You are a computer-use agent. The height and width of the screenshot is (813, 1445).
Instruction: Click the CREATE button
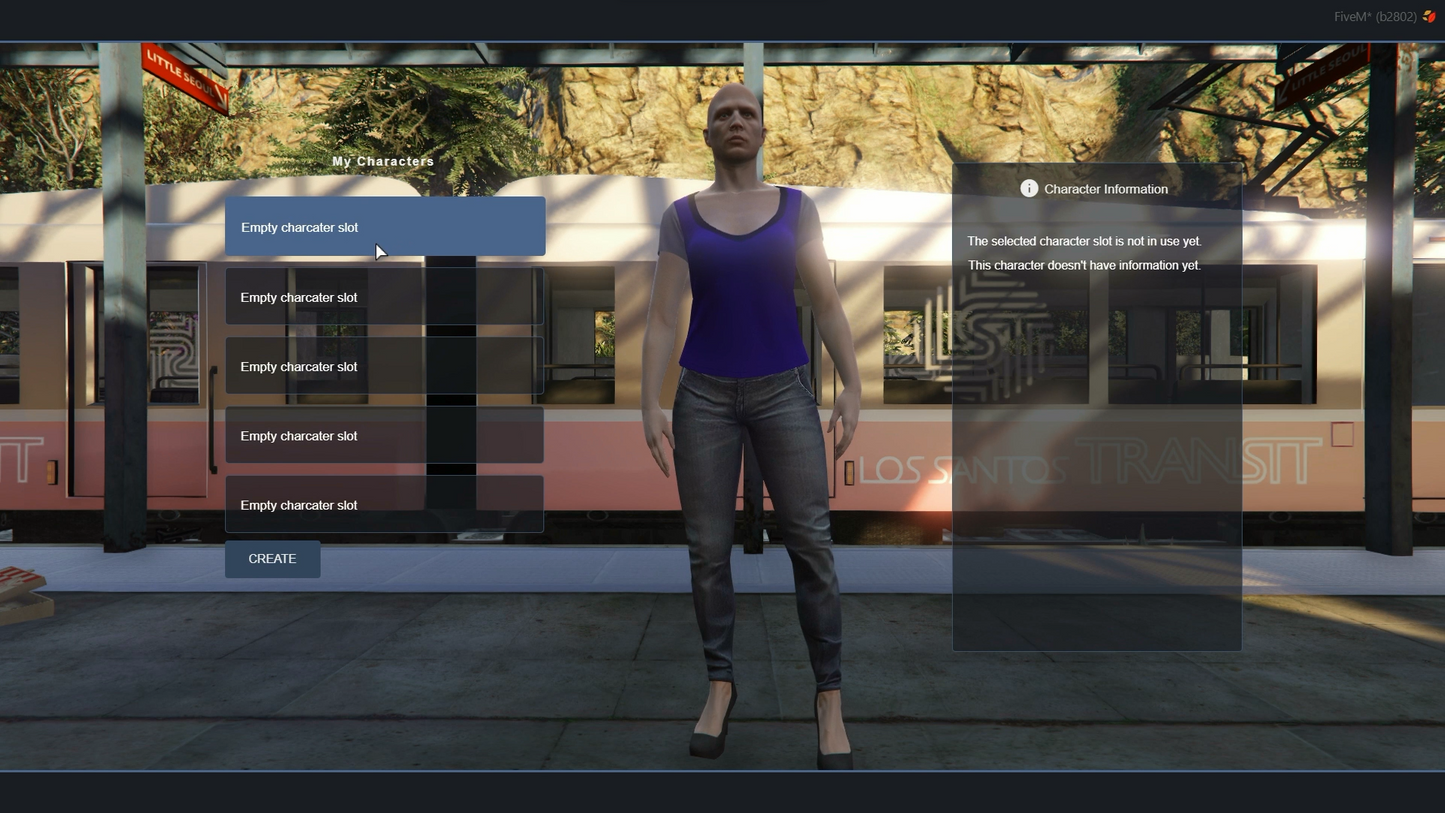click(272, 559)
